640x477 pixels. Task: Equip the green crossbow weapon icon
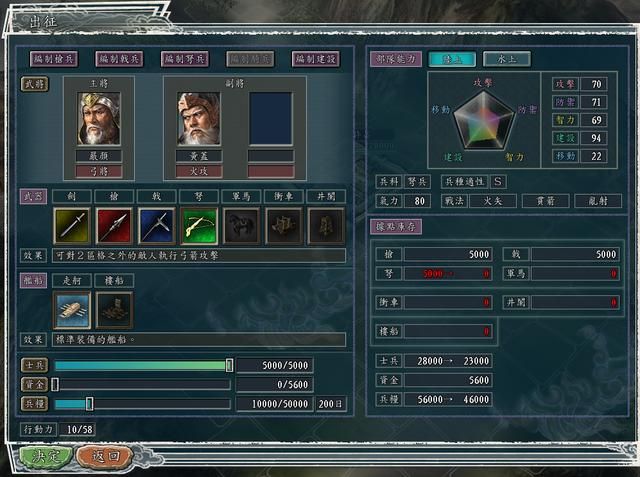[x=199, y=226]
